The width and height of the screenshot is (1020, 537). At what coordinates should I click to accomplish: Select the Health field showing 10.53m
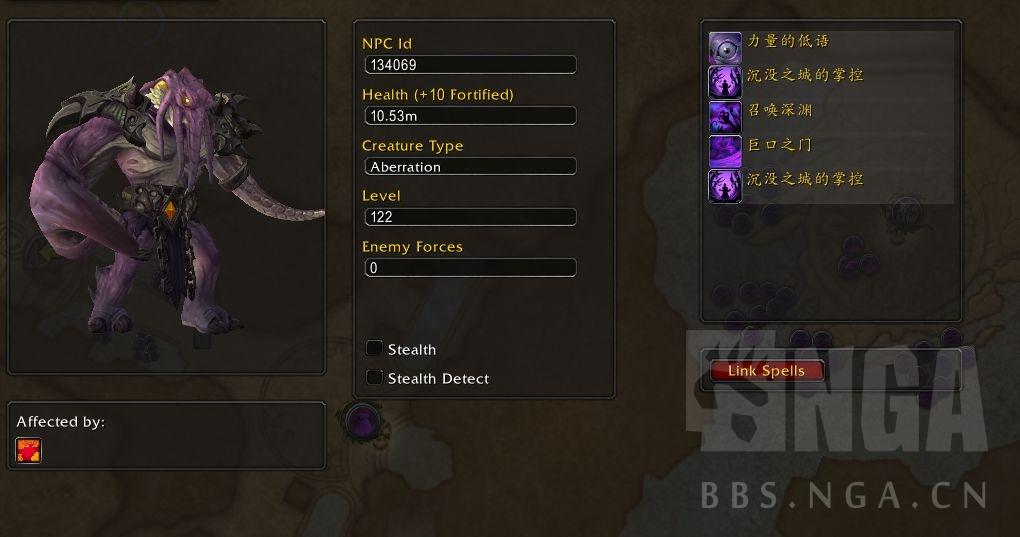[x=470, y=116]
